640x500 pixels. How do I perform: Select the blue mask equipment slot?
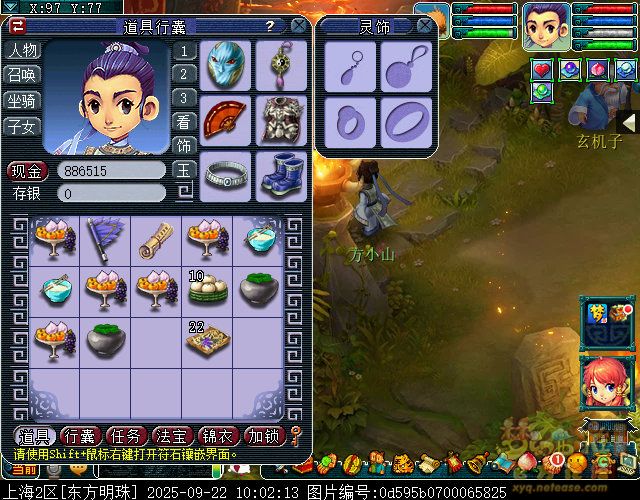point(225,65)
